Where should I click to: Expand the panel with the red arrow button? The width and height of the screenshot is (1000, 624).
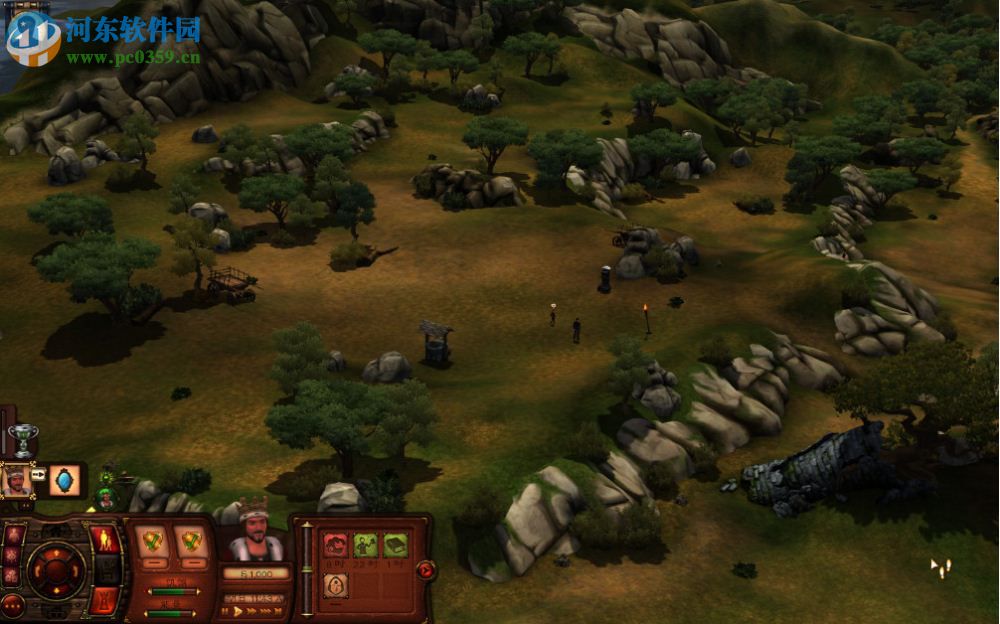pyautogui.click(x=424, y=570)
